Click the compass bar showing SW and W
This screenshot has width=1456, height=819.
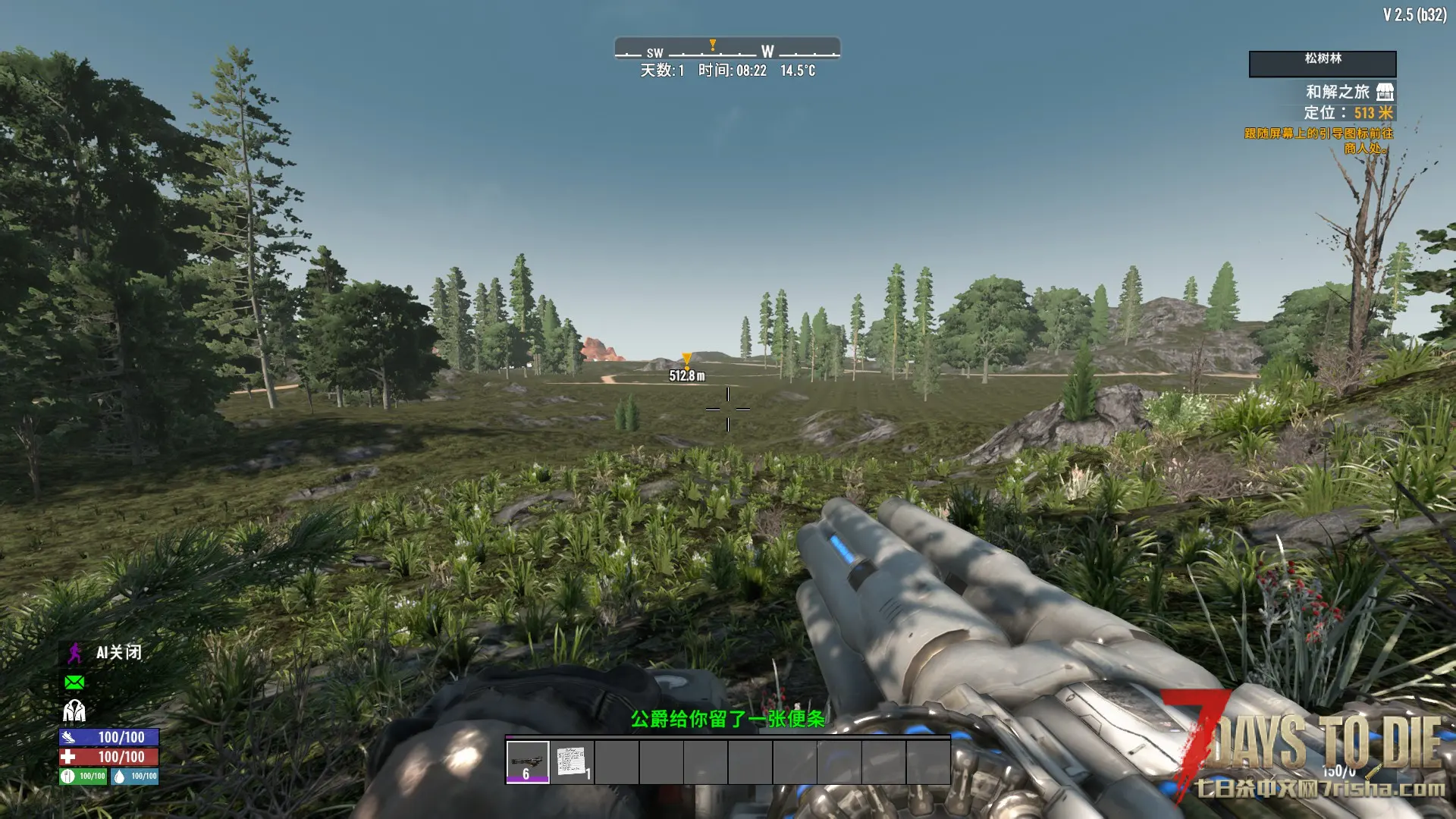pyautogui.click(x=727, y=50)
